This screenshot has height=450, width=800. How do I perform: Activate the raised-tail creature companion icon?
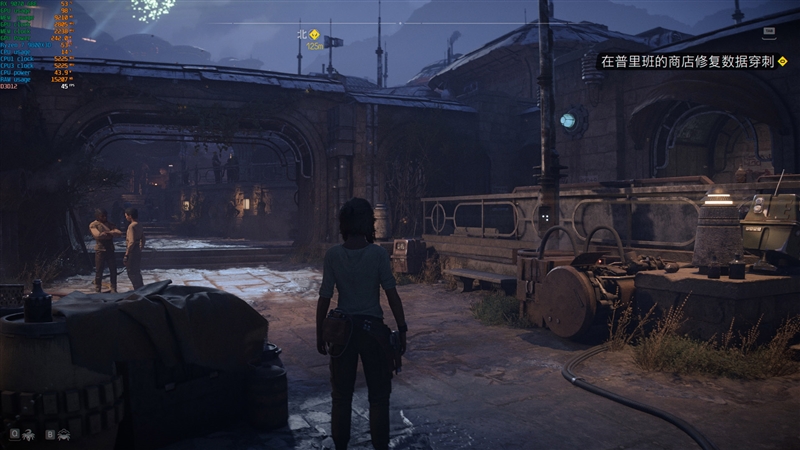coord(30,434)
